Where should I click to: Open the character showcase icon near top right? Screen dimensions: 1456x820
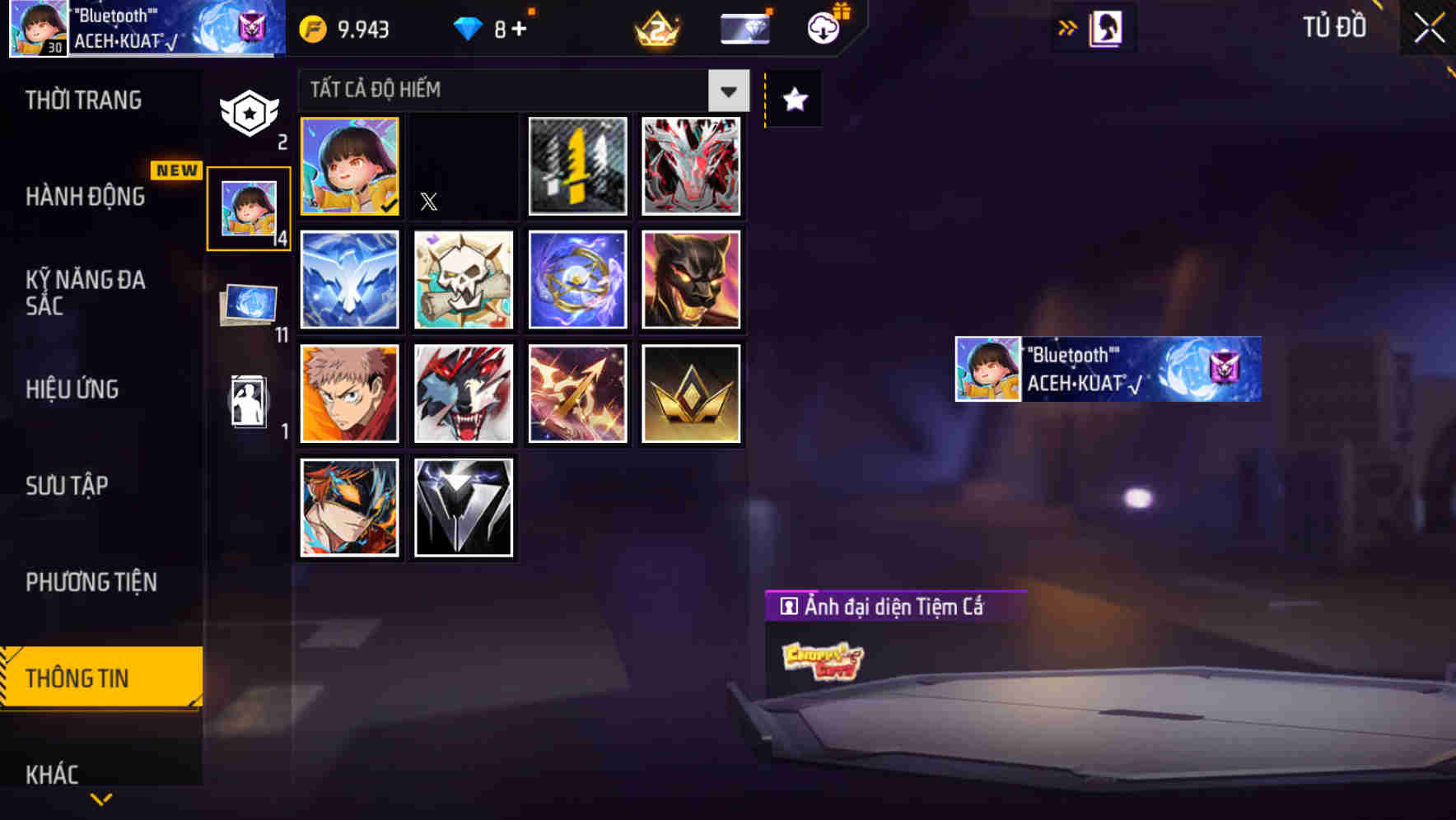pos(1104,27)
